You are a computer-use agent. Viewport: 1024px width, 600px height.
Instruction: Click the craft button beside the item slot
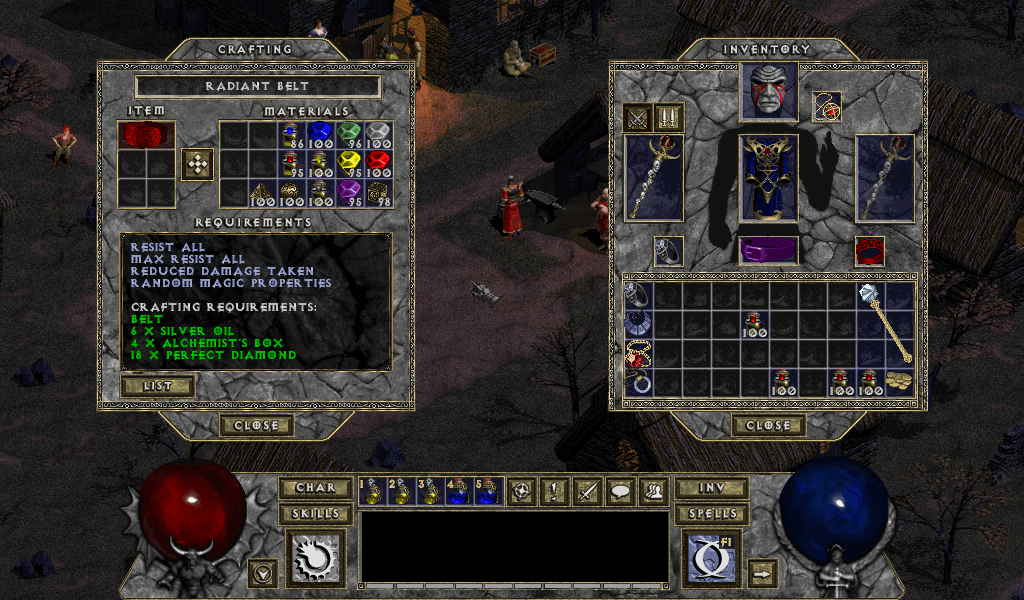197,164
